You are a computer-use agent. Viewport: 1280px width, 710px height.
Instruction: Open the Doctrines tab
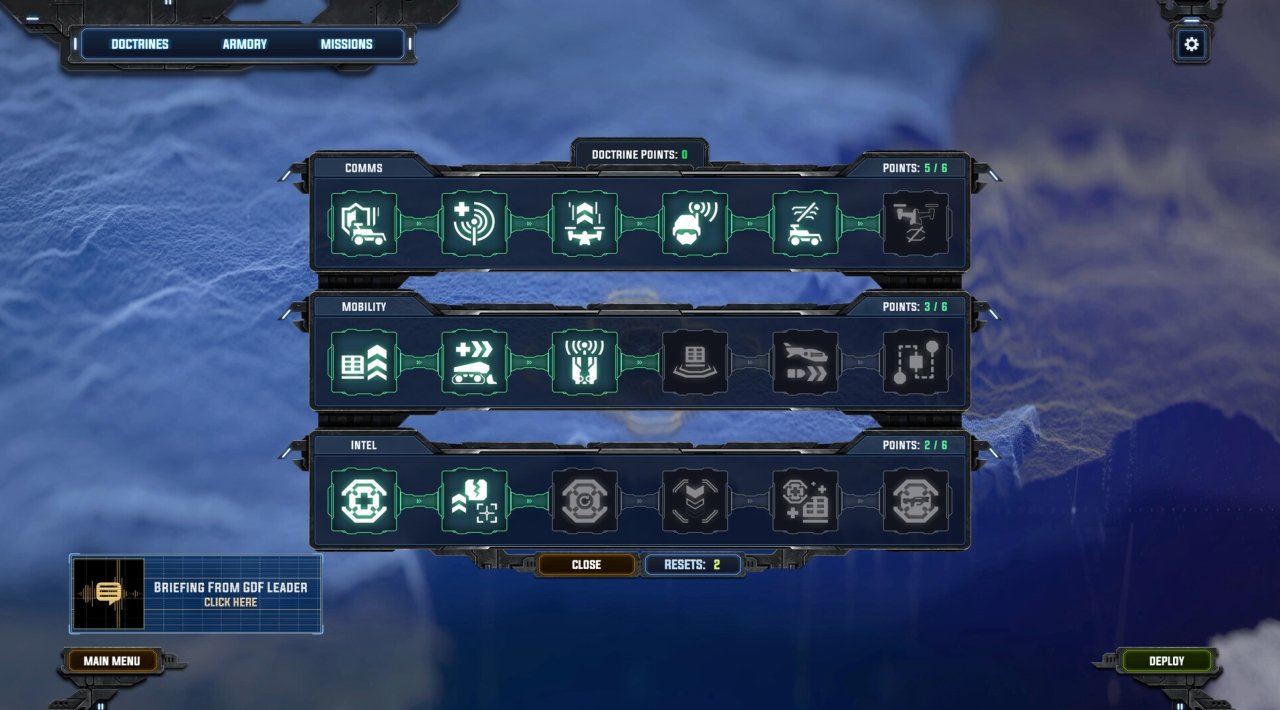click(x=140, y=44)
